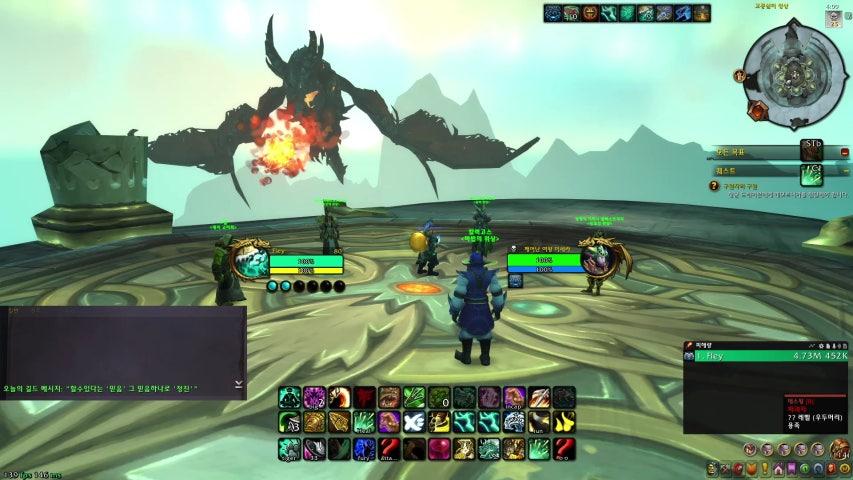Use the dark red cloak ability
The width and height of the screenshot is (853, 480).
(x=364, y=397)
